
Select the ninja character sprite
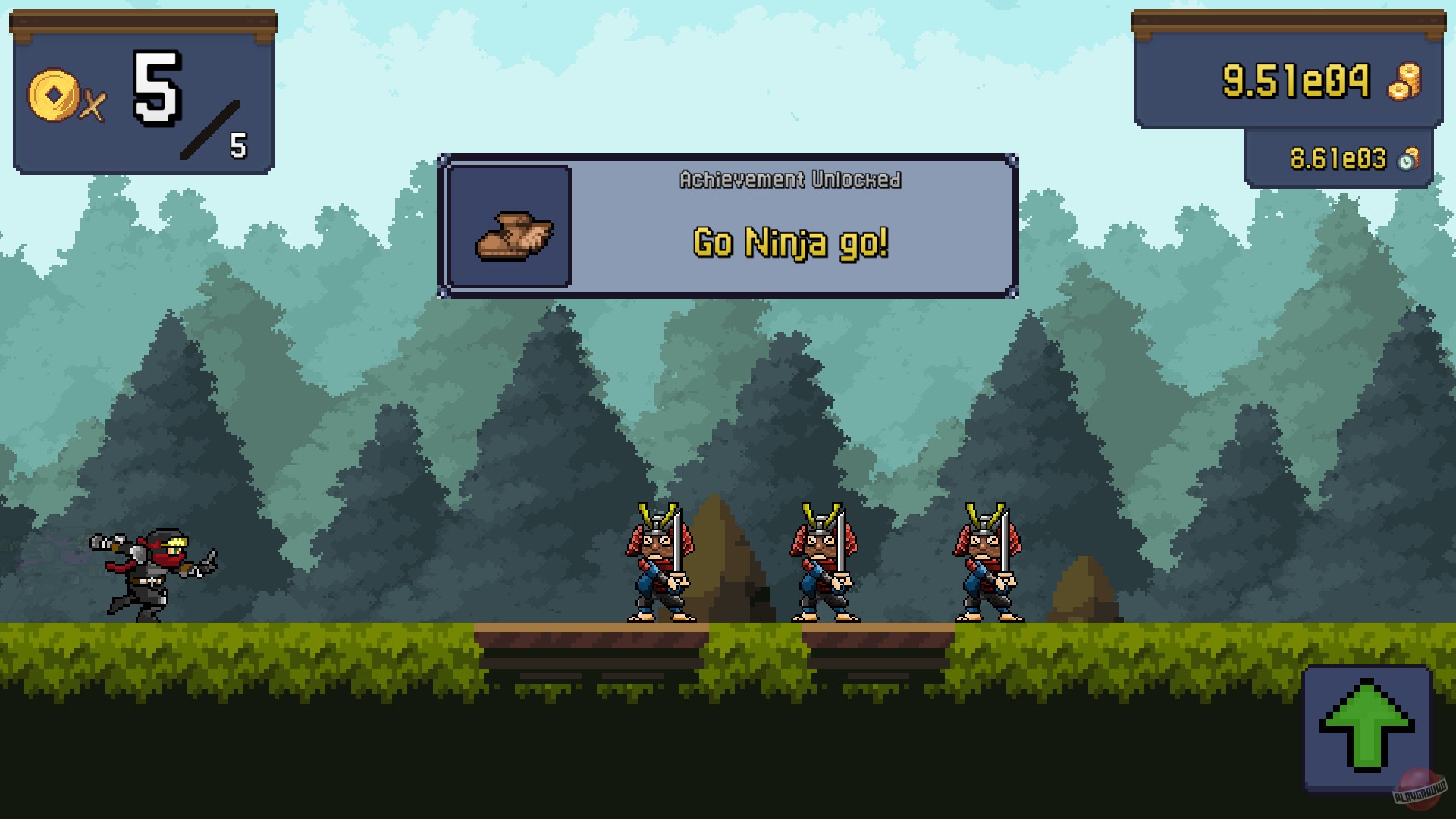148,573
